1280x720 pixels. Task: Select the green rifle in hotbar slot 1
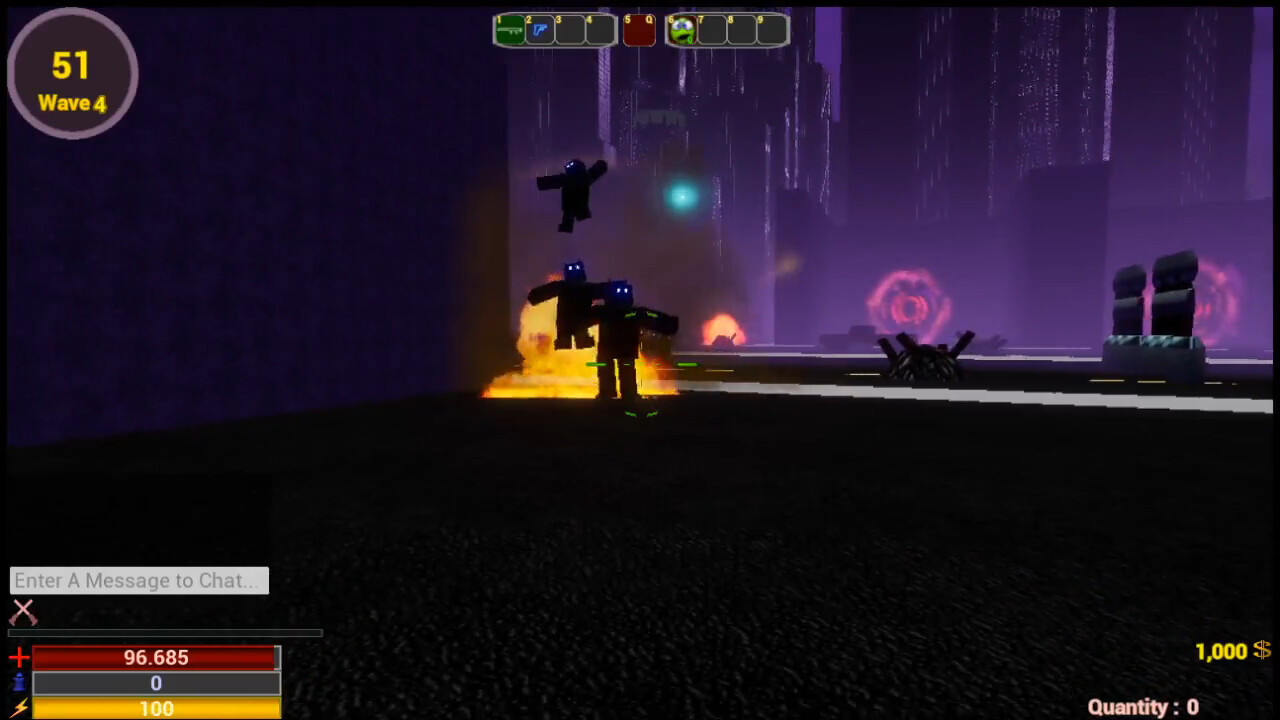tap(509, 30)
